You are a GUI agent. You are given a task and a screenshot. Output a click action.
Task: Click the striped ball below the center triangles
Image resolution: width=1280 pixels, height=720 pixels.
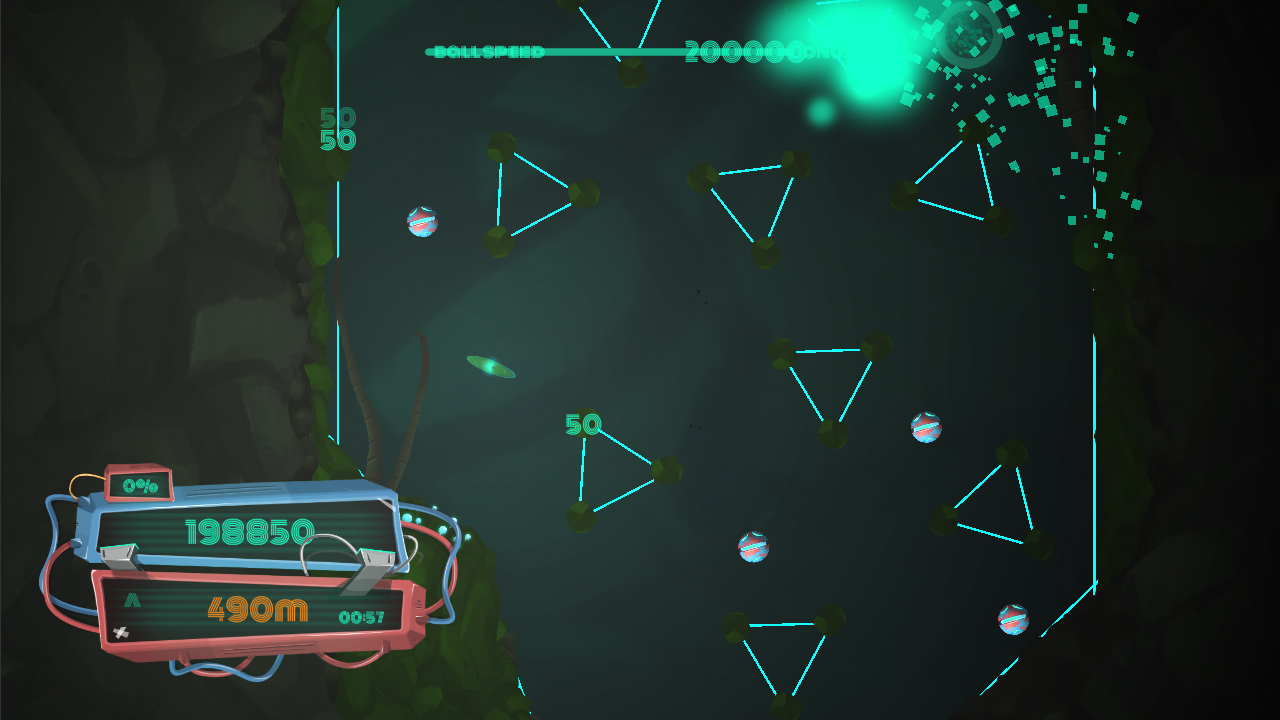[752, 547]
